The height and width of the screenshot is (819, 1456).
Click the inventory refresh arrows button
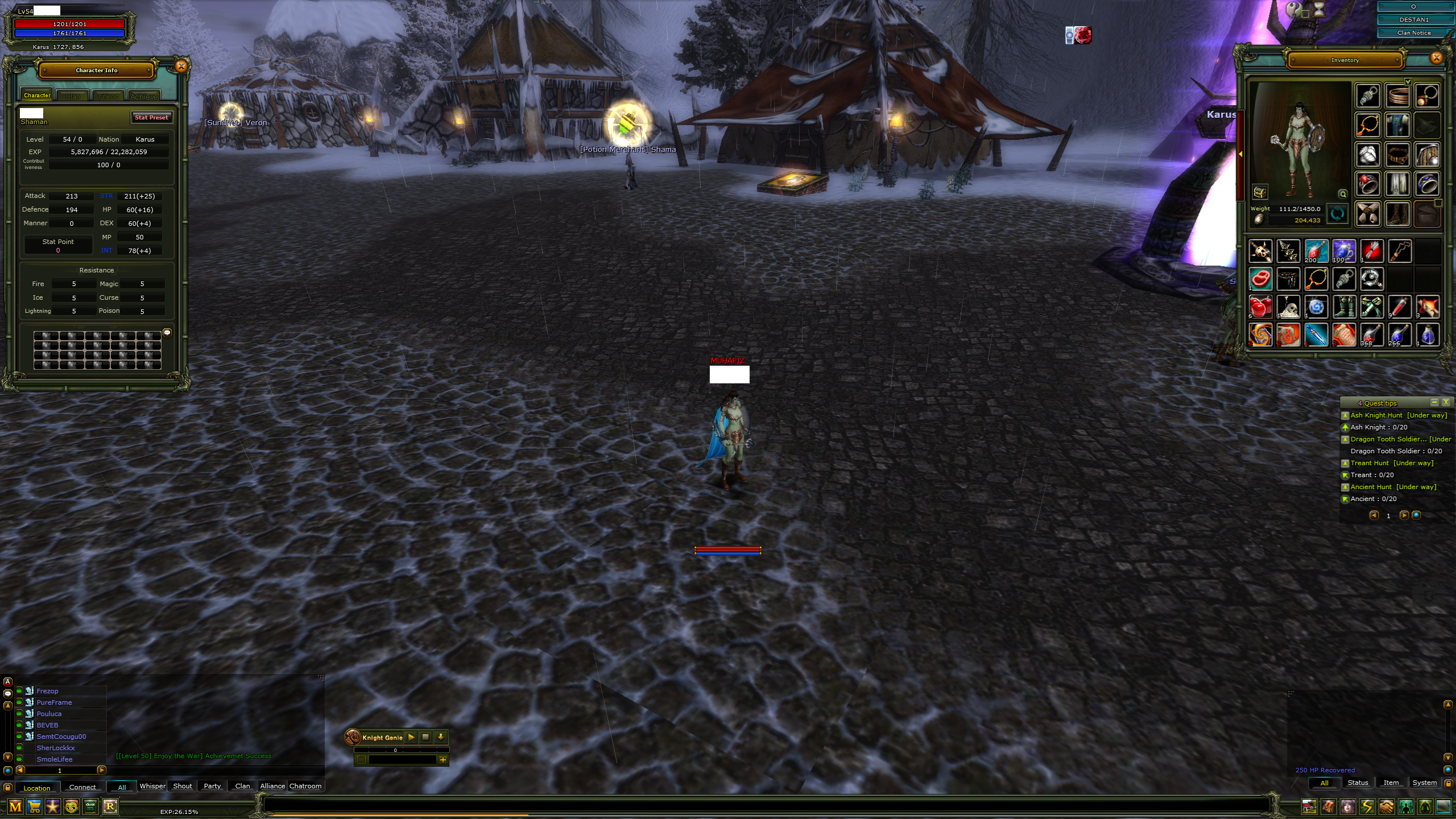[x=1337, y=214]
